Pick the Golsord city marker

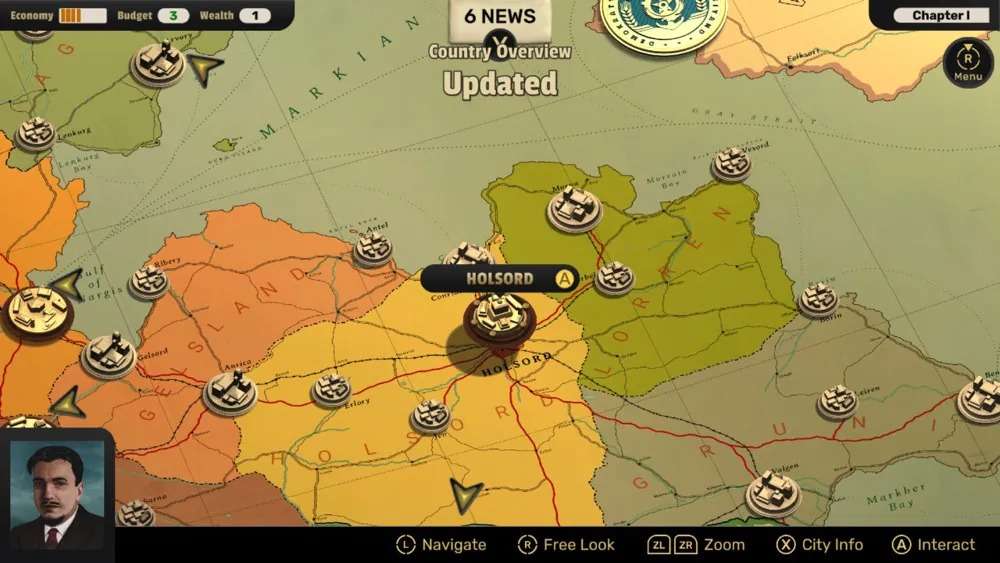click(108, 355)
